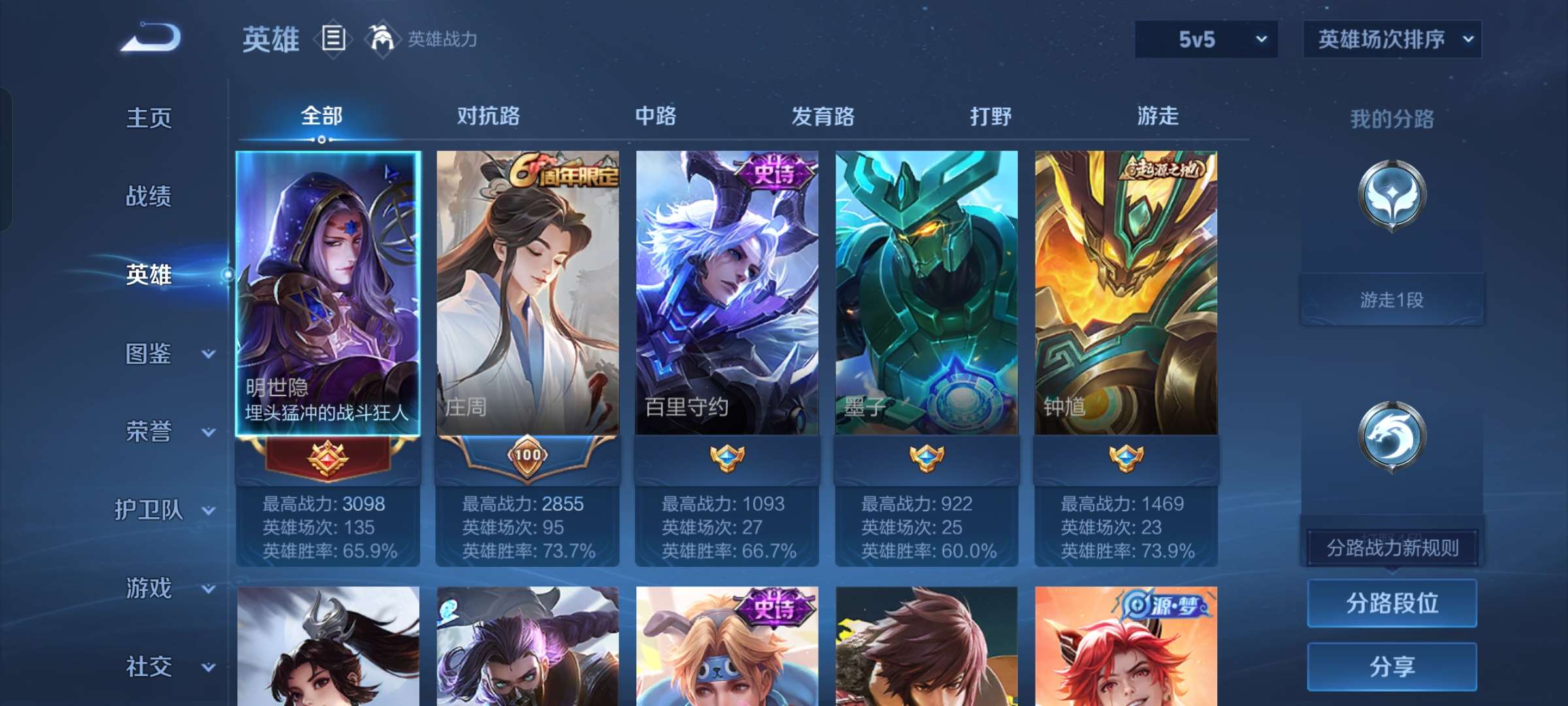Switch to the 对抗路 tab

click(x=489, y=116)
